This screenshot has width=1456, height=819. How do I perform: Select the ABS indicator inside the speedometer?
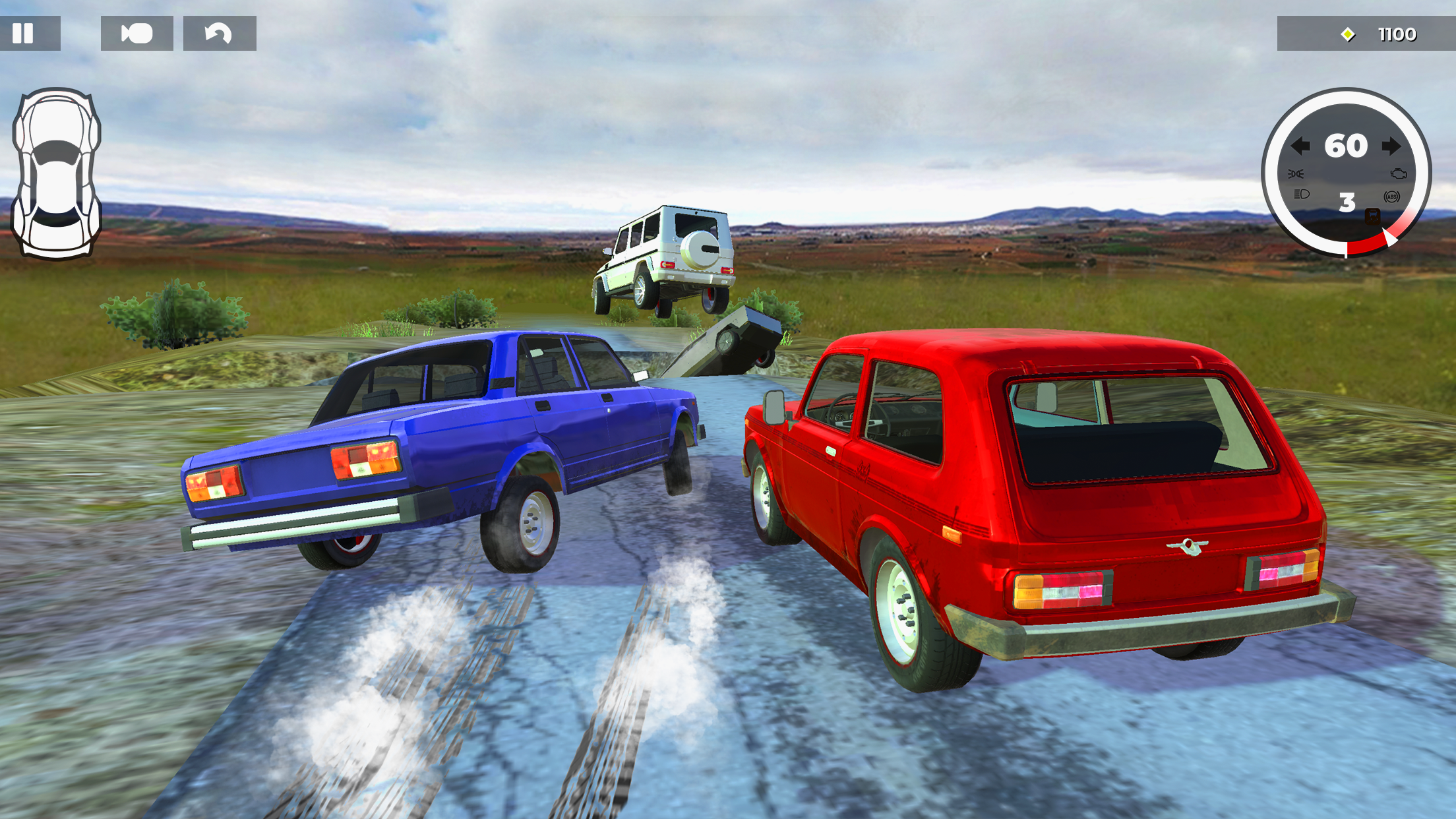[1392, 197]
